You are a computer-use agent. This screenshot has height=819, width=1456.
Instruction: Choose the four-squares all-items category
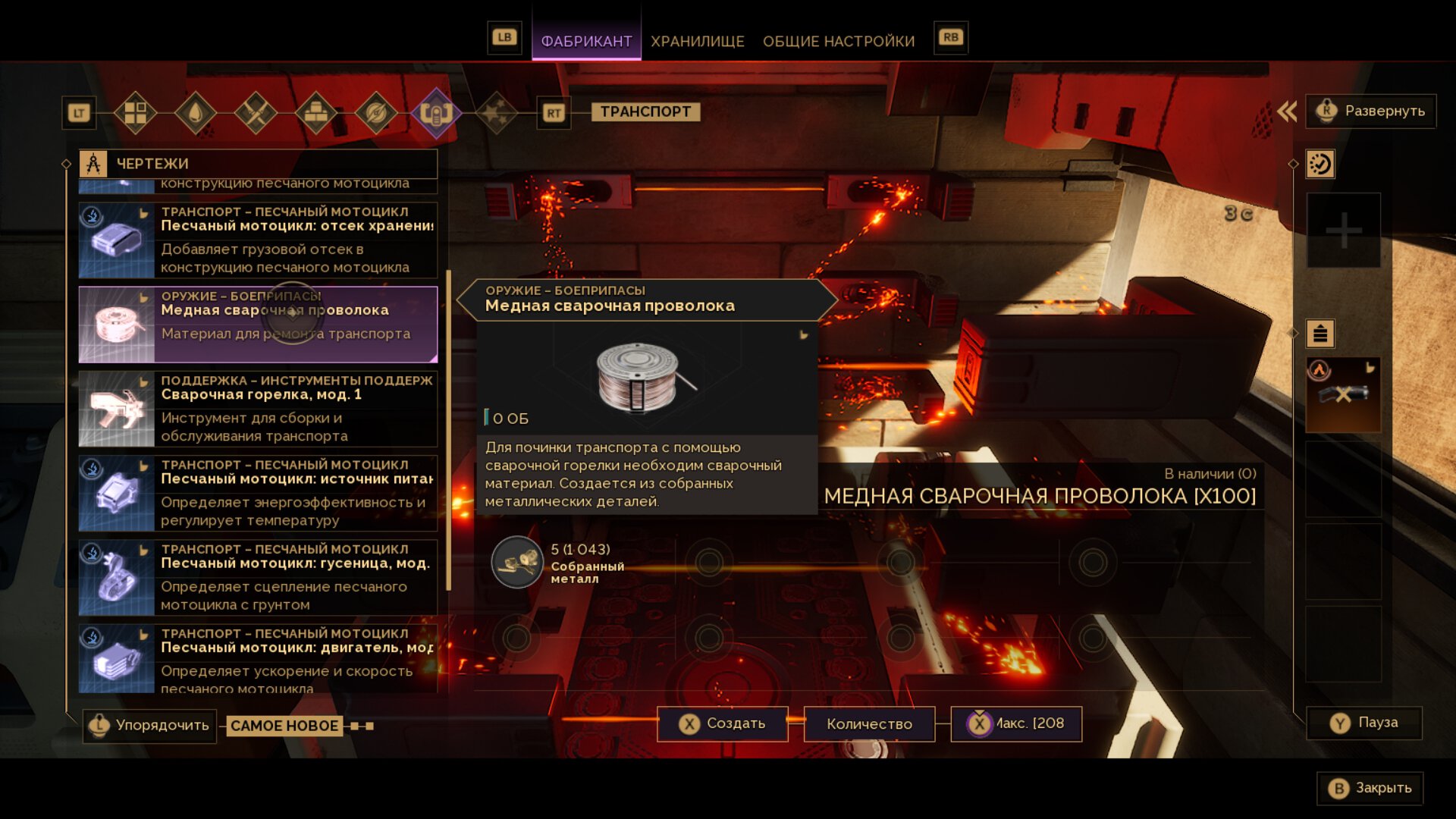coord(136,113)
